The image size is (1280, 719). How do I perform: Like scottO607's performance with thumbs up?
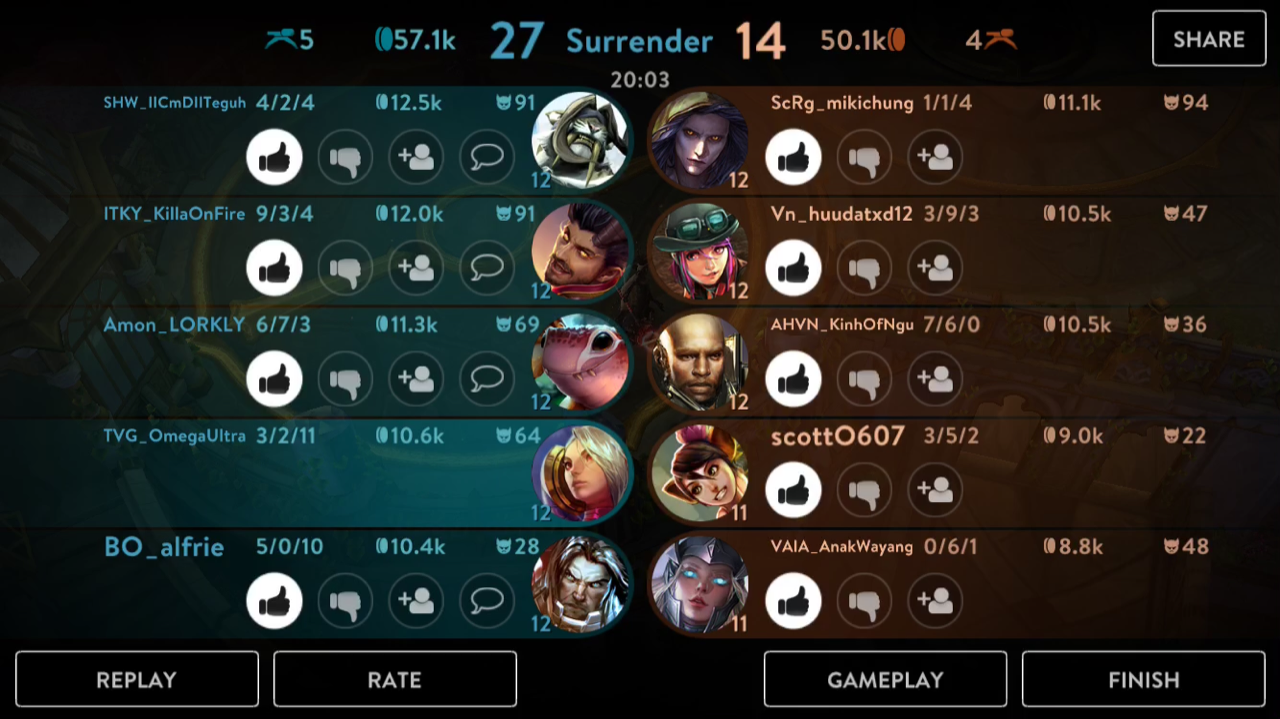[793, 490]
